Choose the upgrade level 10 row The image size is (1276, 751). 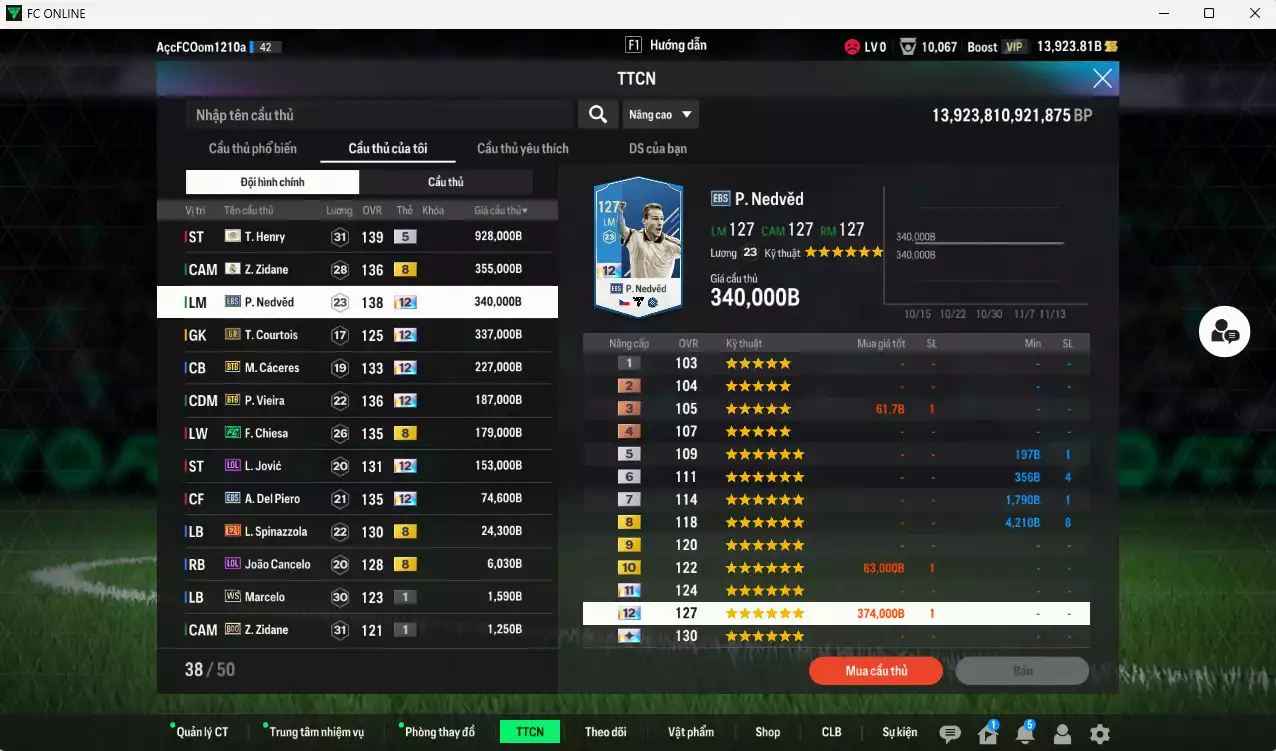(836, 568)
